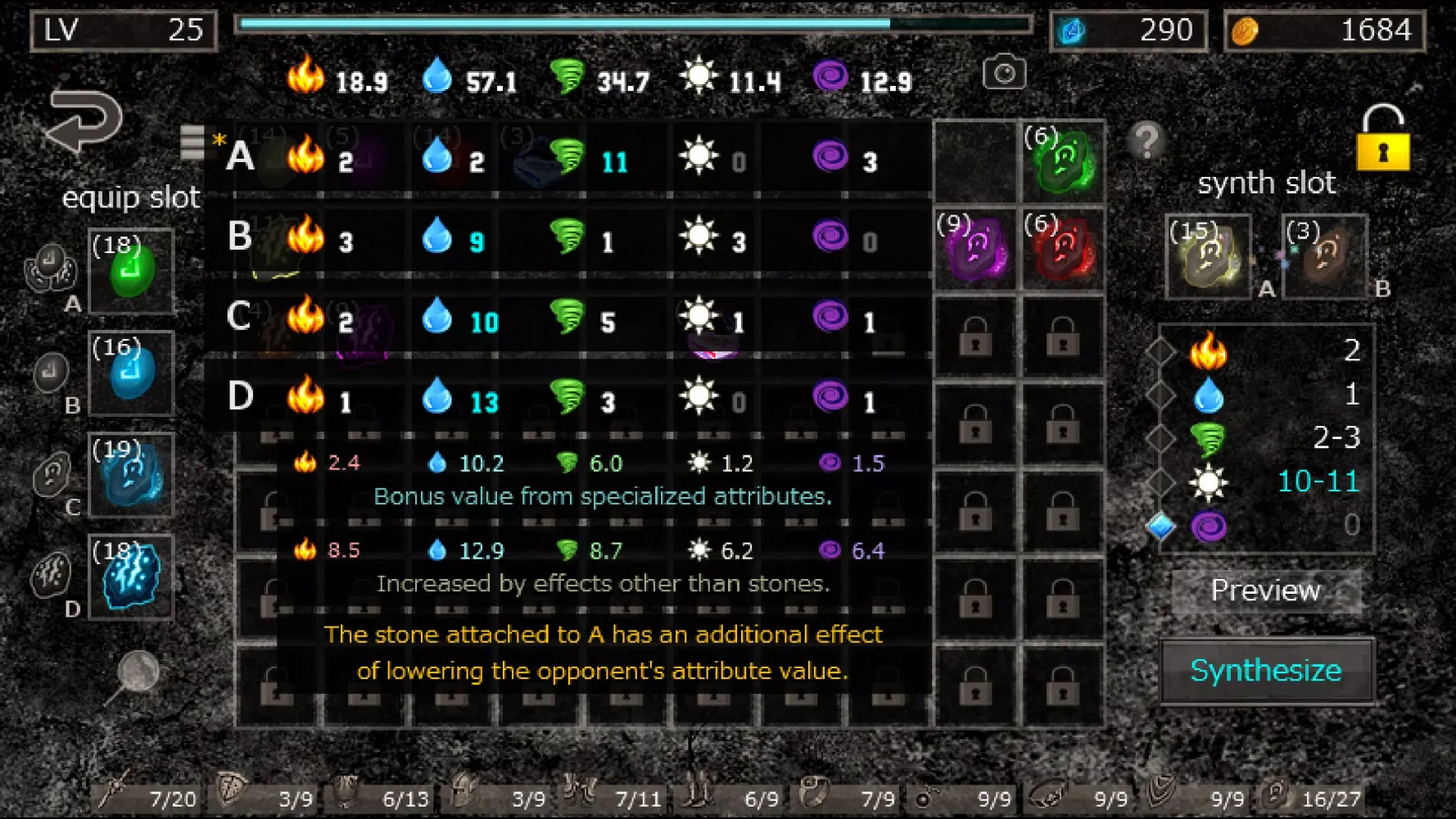The width and height of the screenshot is (1456, 819).
Task: Choose the blue diamond marker beside the purple spiral
Action: click(x=1160, y=526)
